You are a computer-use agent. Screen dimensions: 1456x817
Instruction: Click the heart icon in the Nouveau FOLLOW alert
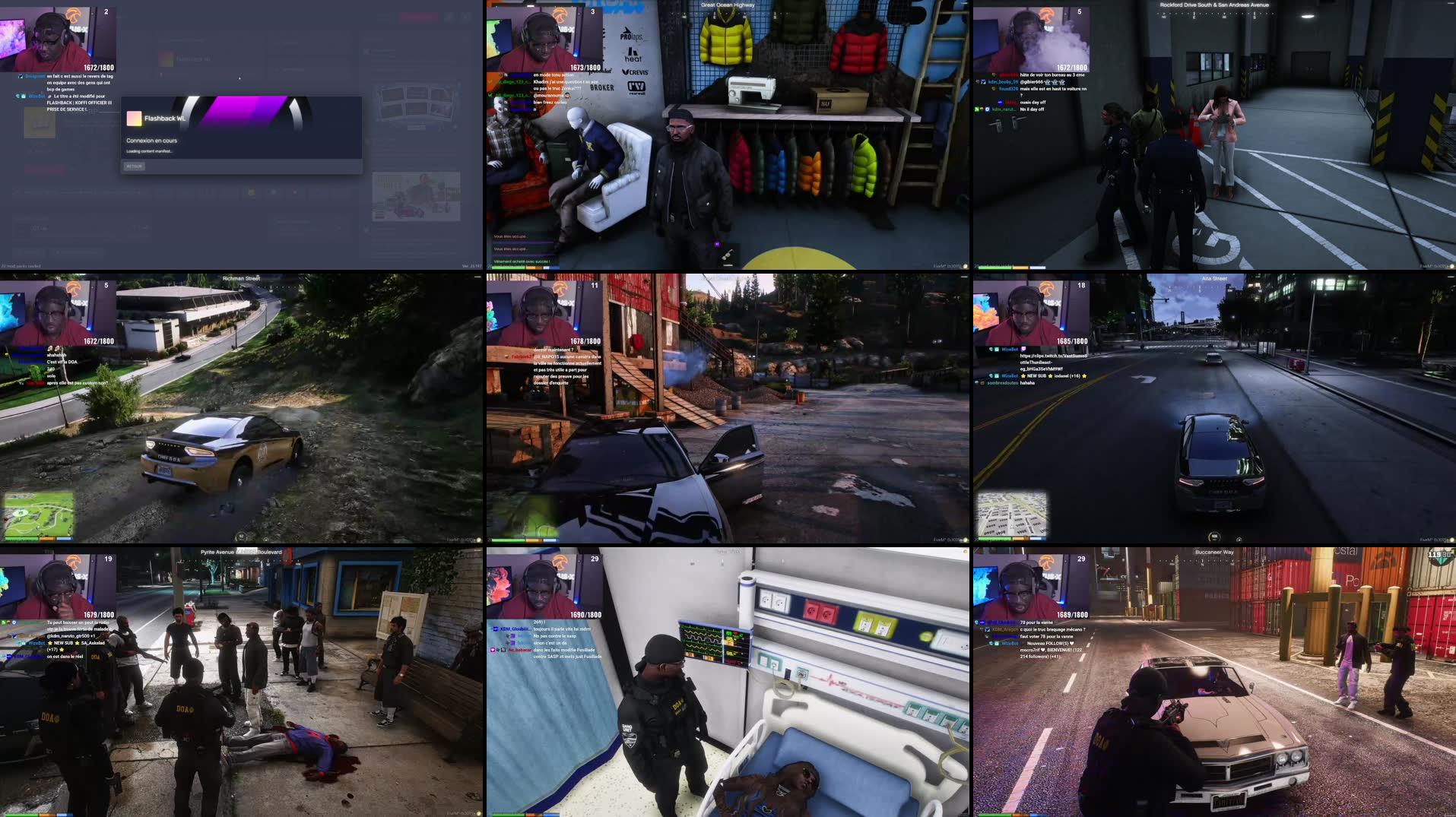click(x=1072, y=644)
